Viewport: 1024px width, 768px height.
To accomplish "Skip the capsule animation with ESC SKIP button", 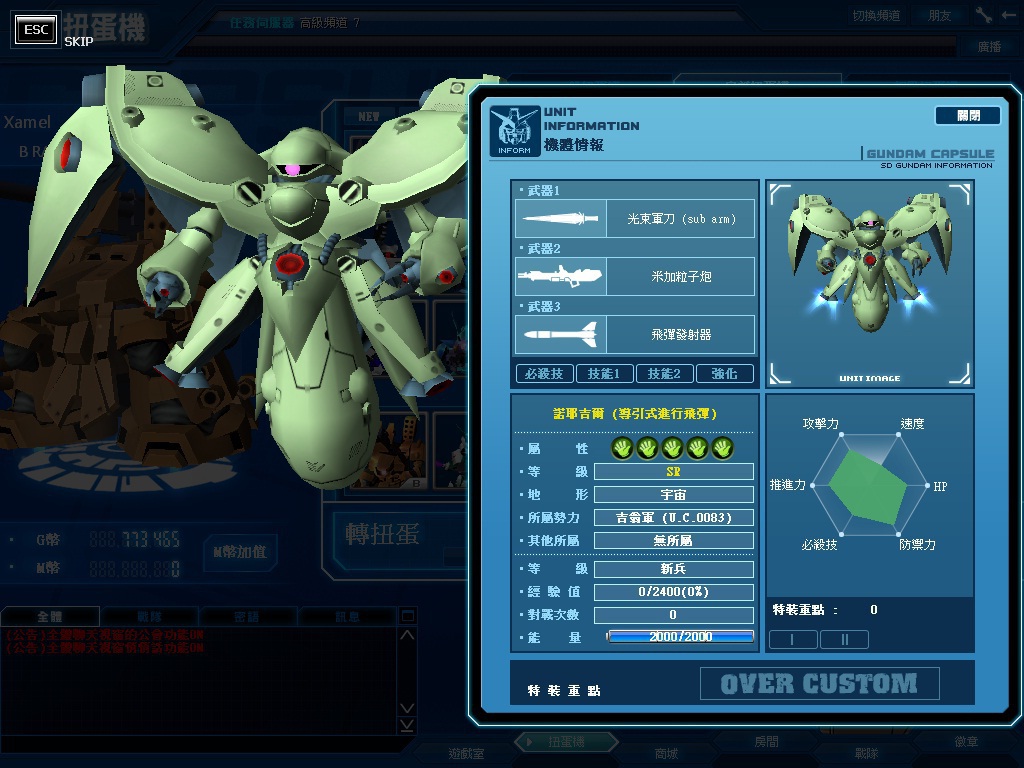I will click(x=36, y=30).
